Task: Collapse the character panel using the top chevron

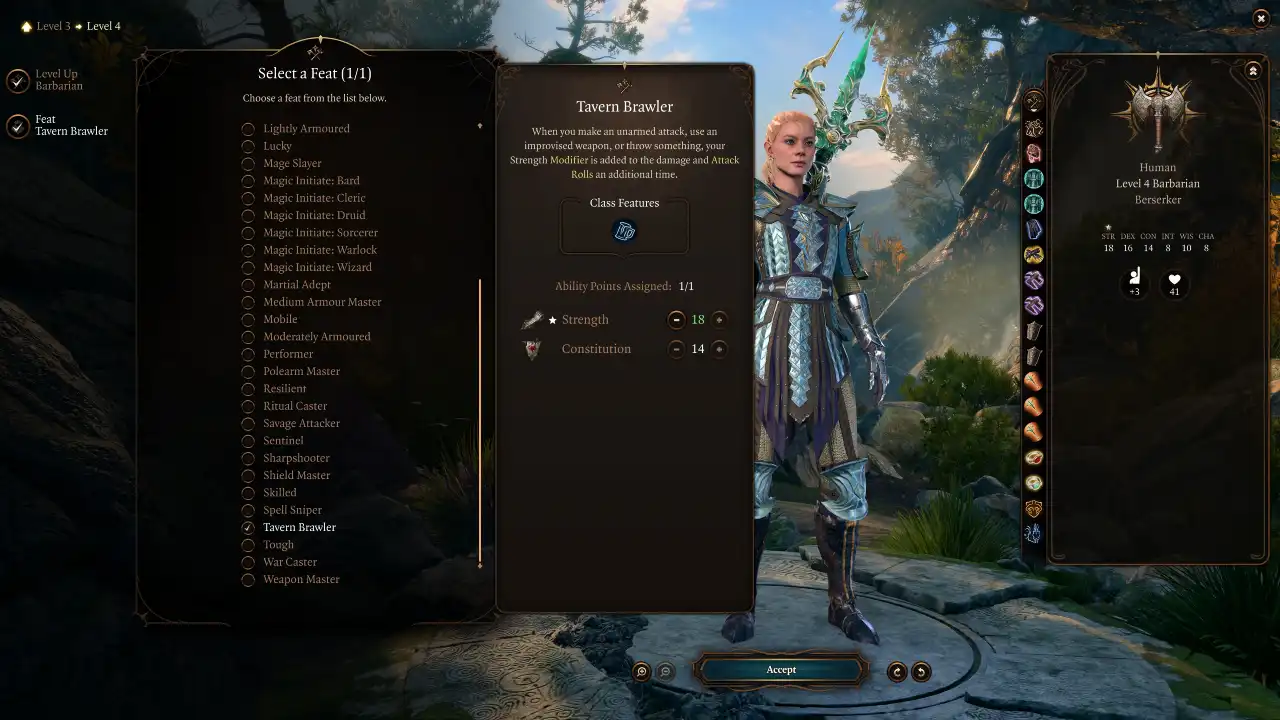Action: 1253,70
